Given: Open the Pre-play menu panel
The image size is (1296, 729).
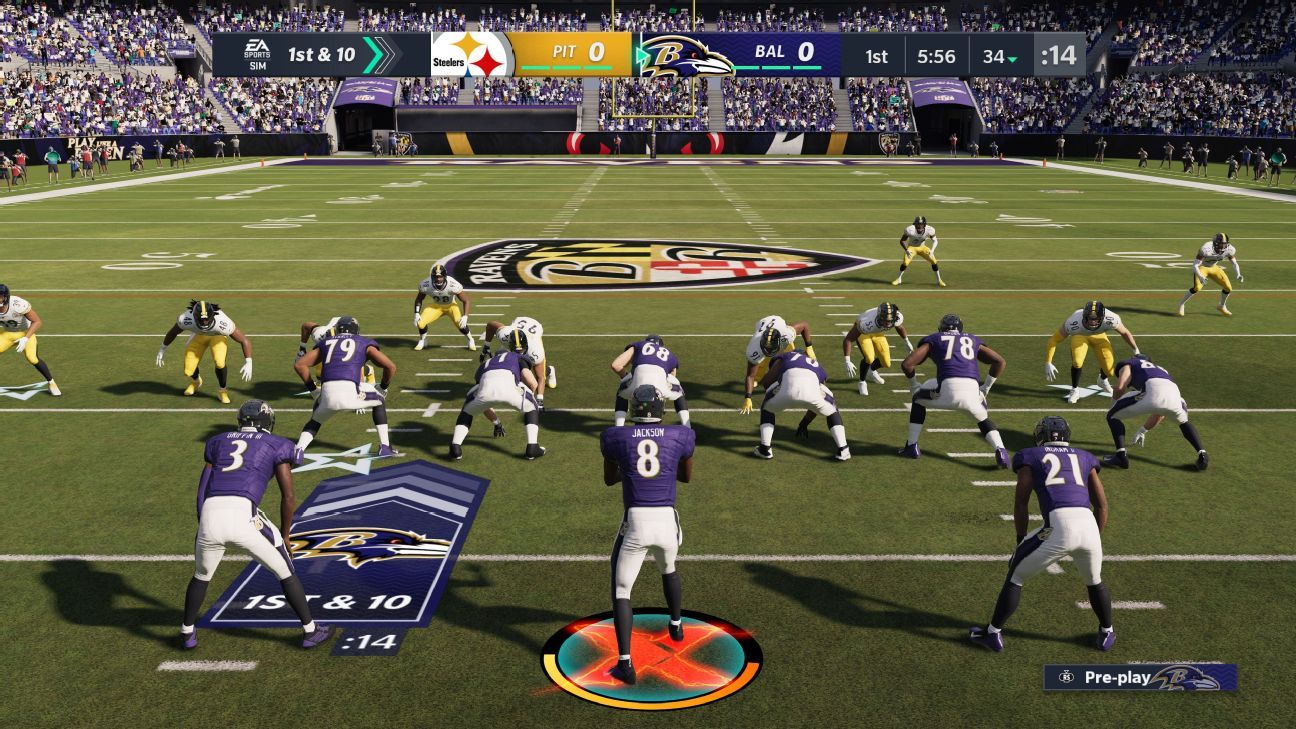Looking at the screenshot, I should (1140, 677).
